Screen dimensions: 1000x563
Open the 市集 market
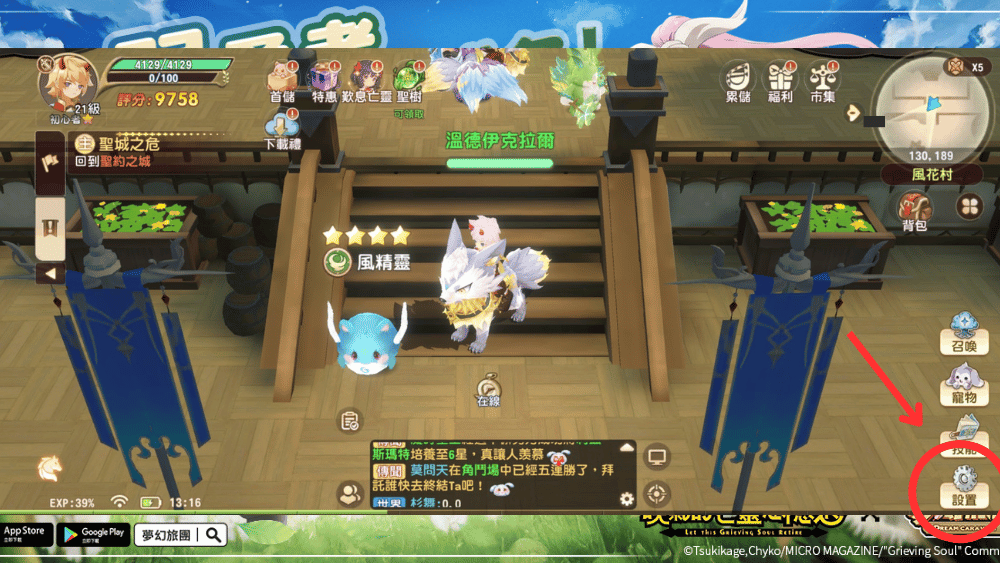pos(822,80)
